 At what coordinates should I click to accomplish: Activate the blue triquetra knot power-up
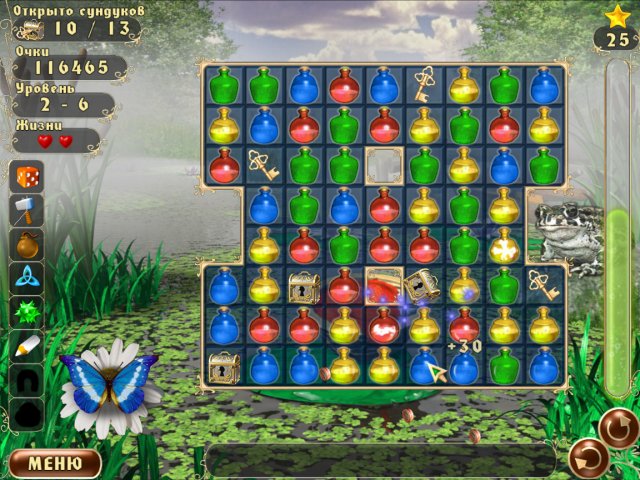click(26, 277)
